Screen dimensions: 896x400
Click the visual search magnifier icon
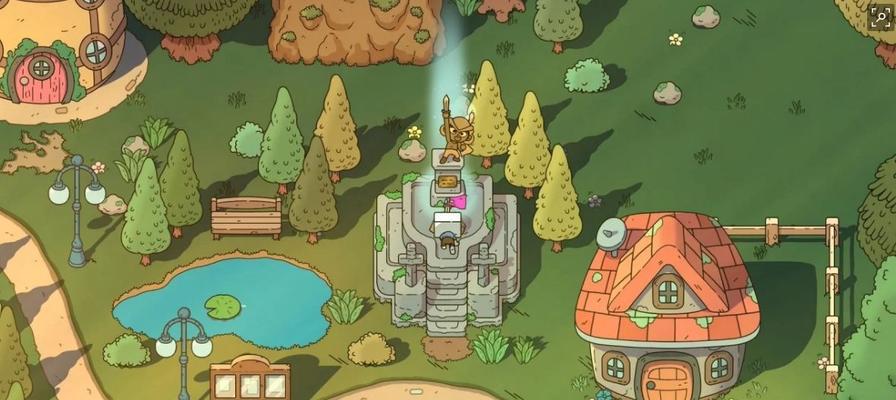tap(880, 15)
